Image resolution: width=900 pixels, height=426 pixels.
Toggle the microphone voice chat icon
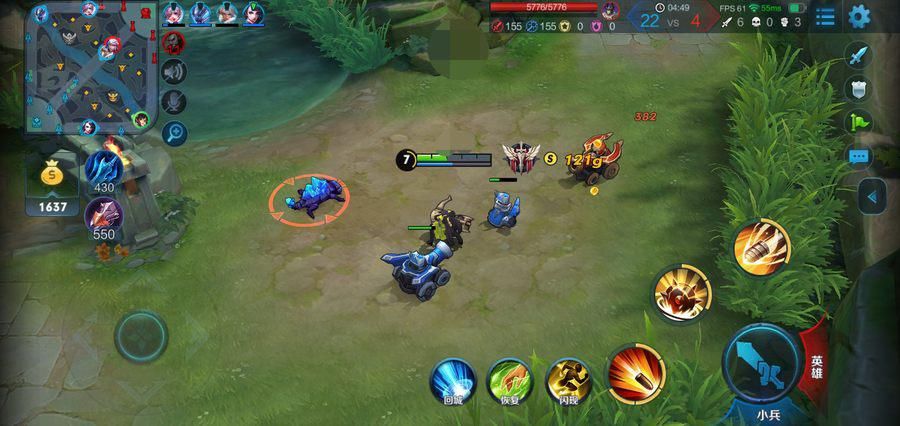[x=175, y=101]
